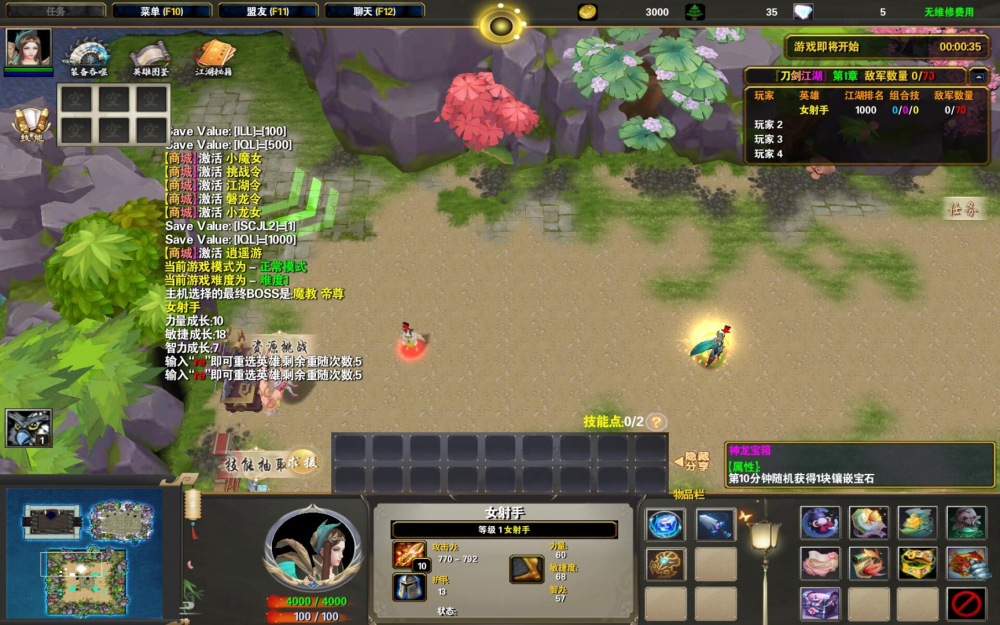Select the owl unit icon above the minimap

pyautogui.click(x=28, y=428)
